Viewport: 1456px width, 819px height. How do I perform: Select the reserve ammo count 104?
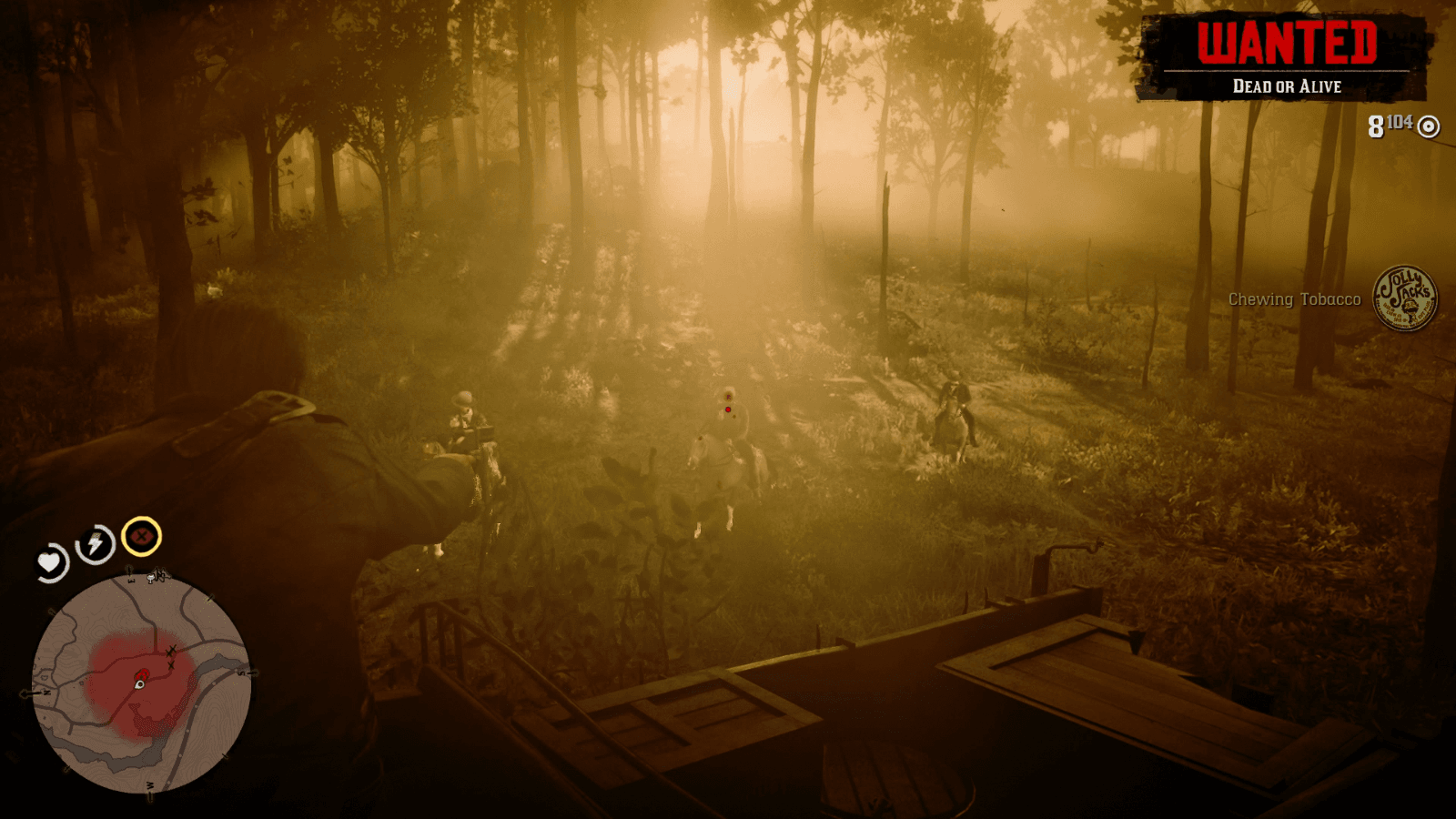tap(1399, 120)
